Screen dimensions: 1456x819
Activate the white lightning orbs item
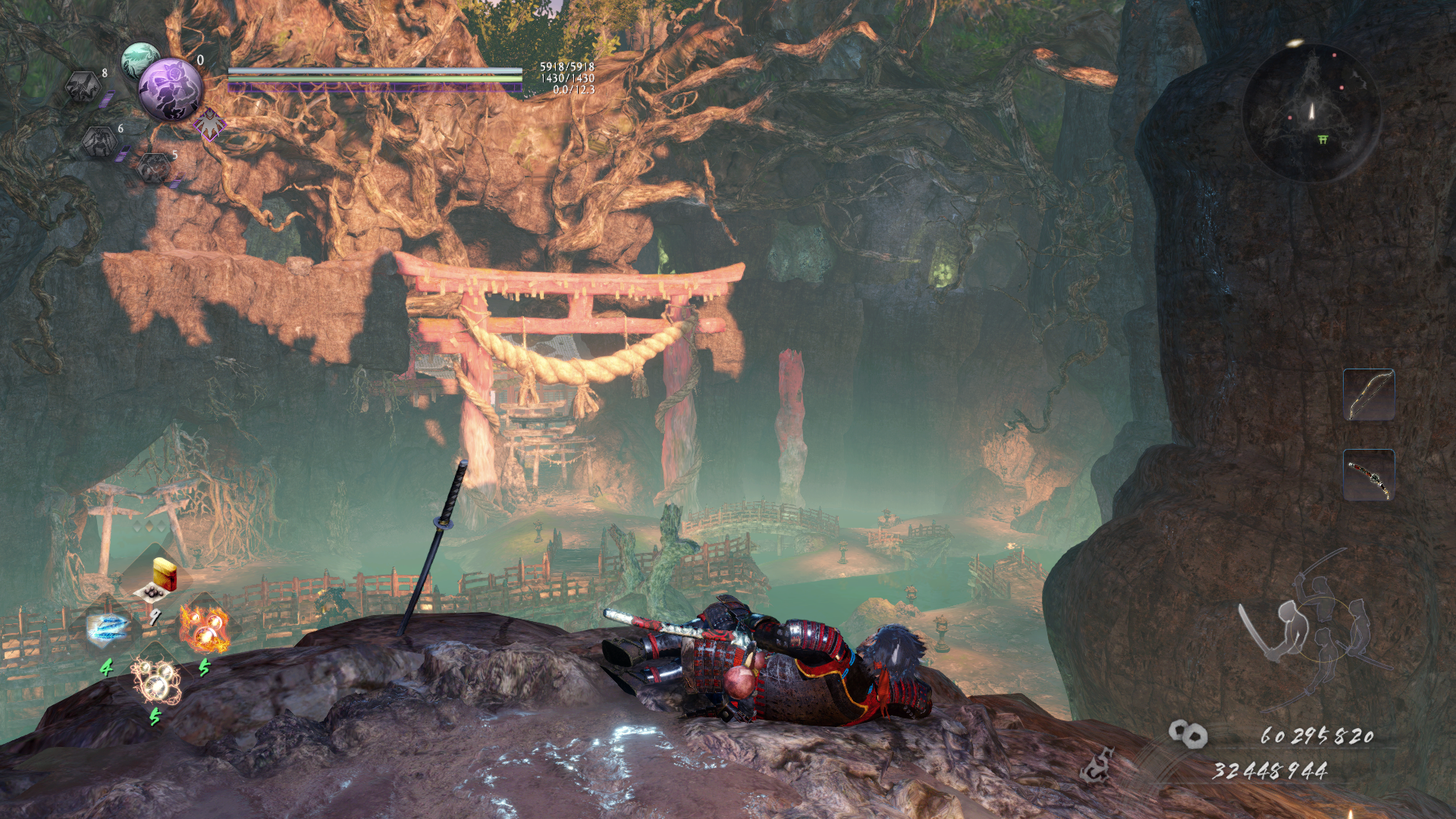[x=155, y=679]
